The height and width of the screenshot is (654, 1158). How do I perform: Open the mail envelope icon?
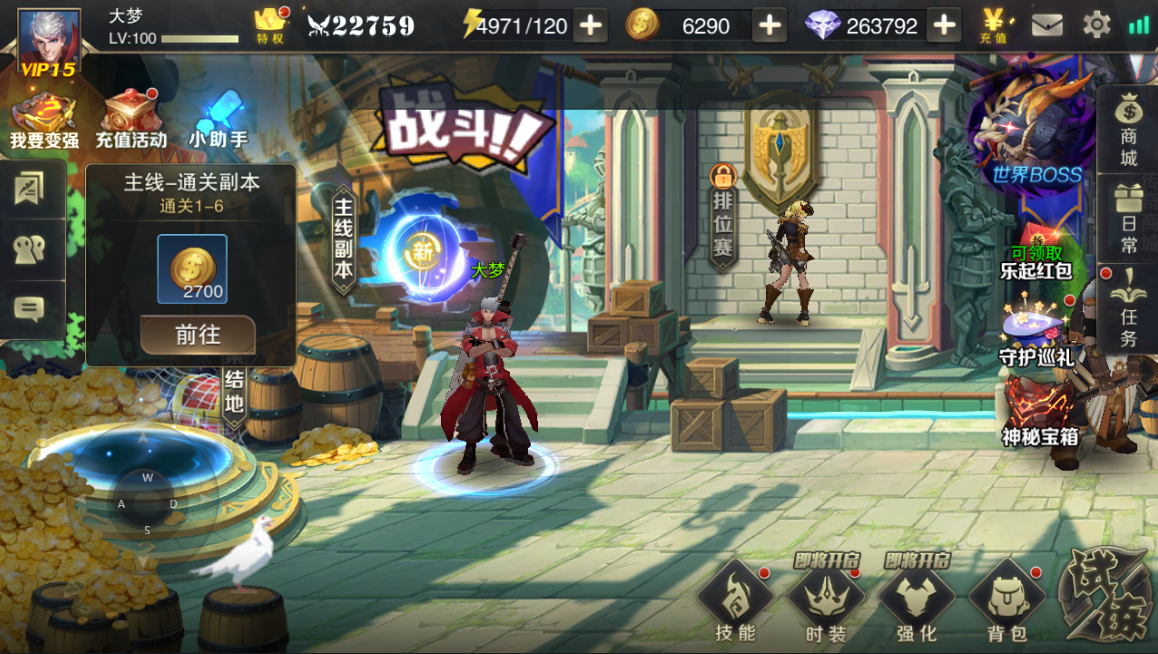tap(1047, 25)
